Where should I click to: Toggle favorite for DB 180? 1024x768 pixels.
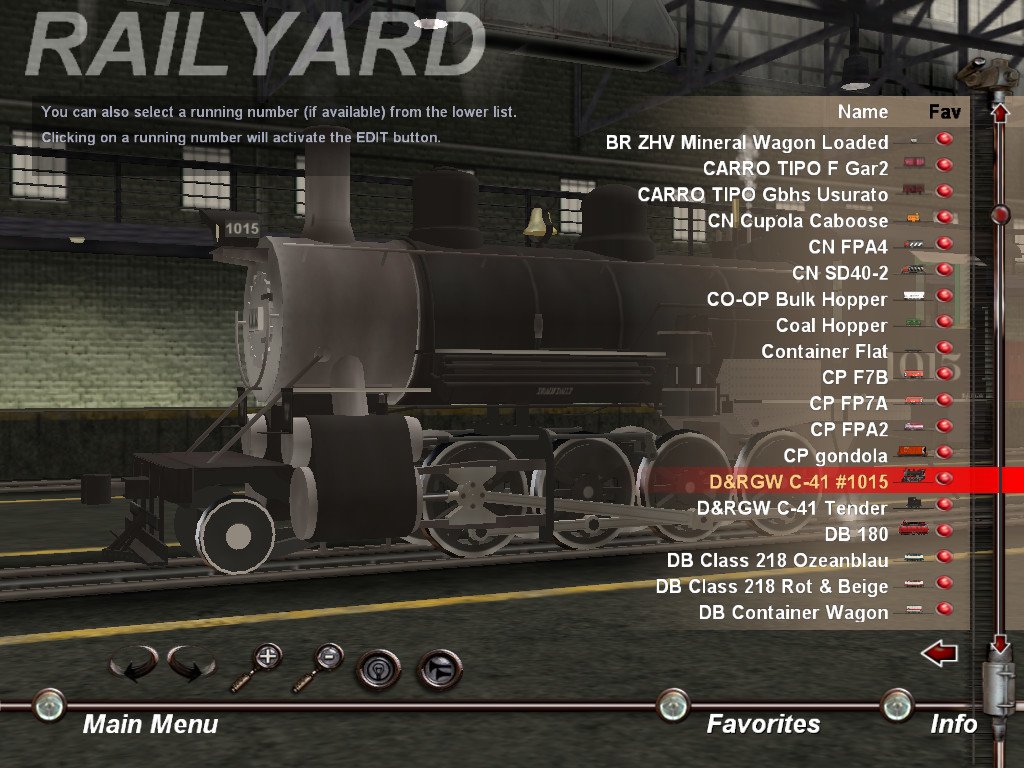(943, 534)
